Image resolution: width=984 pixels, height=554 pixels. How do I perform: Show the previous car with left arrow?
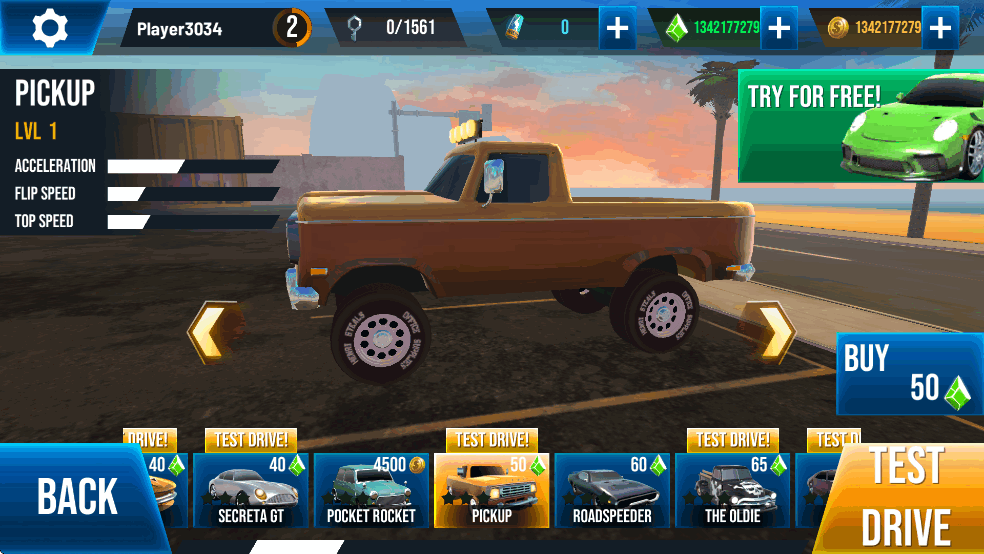[213, 331]
